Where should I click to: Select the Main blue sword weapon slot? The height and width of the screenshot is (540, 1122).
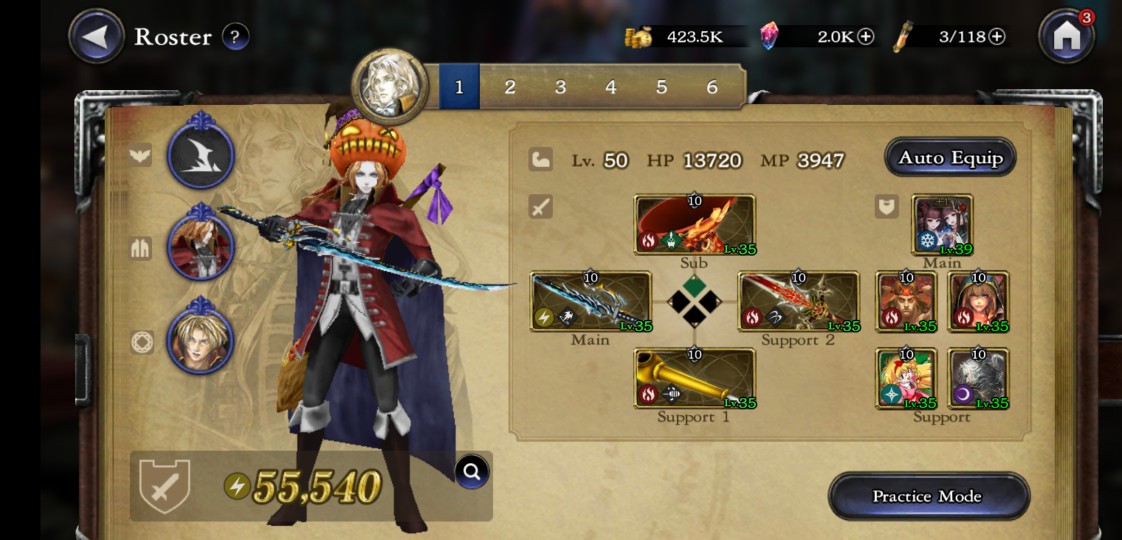pyautogui.click(x=590, y=301)
